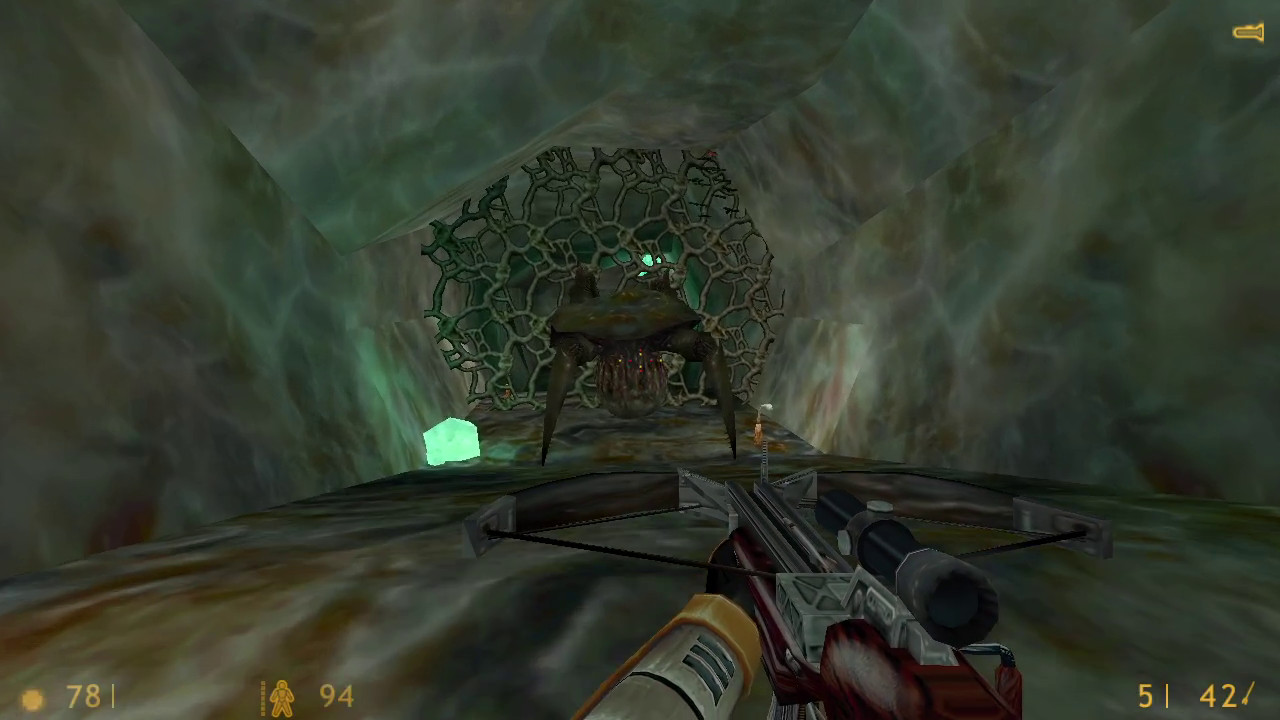Click the creature's glowing green eye cluster

[x=648, y=261]
